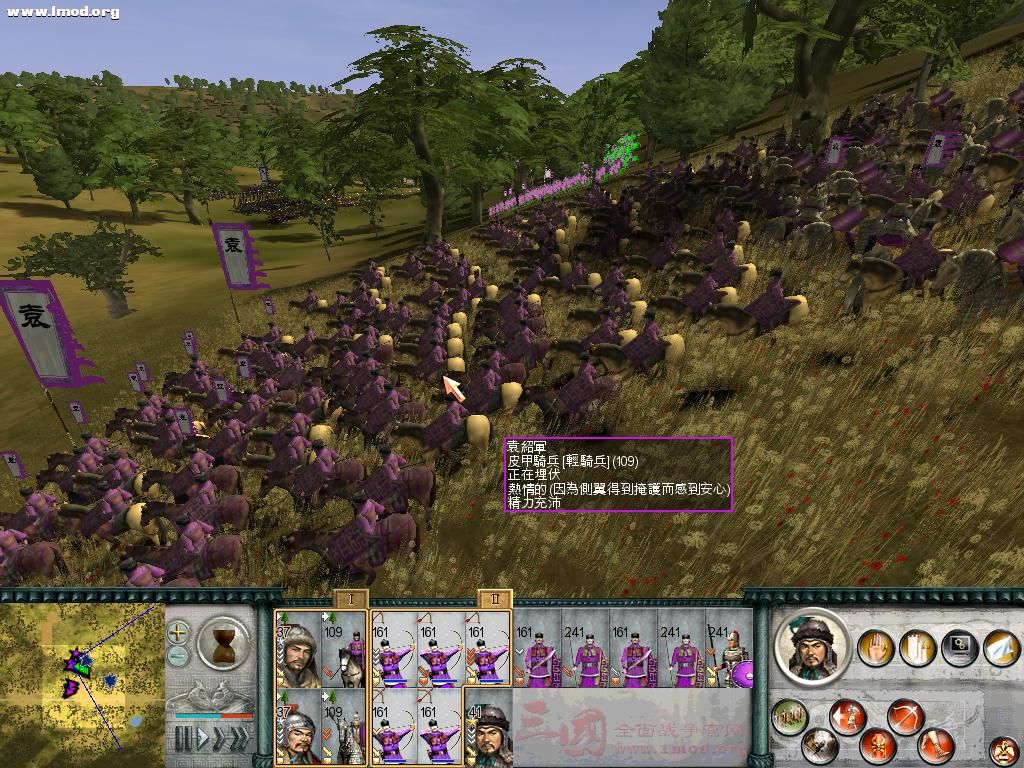Select group II tab
1024x768 pixels.
[490, 598]
